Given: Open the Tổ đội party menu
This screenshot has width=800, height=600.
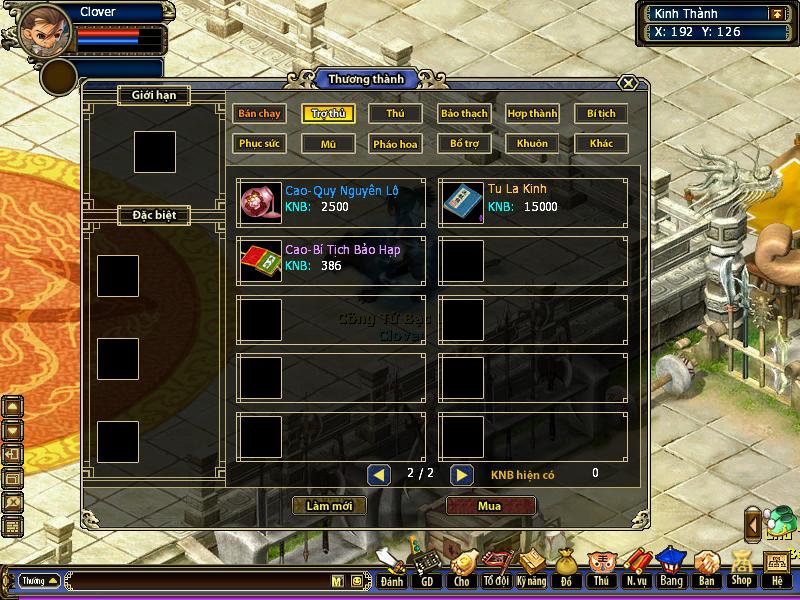Looking at the screenshot, I should tap(496, 569).
